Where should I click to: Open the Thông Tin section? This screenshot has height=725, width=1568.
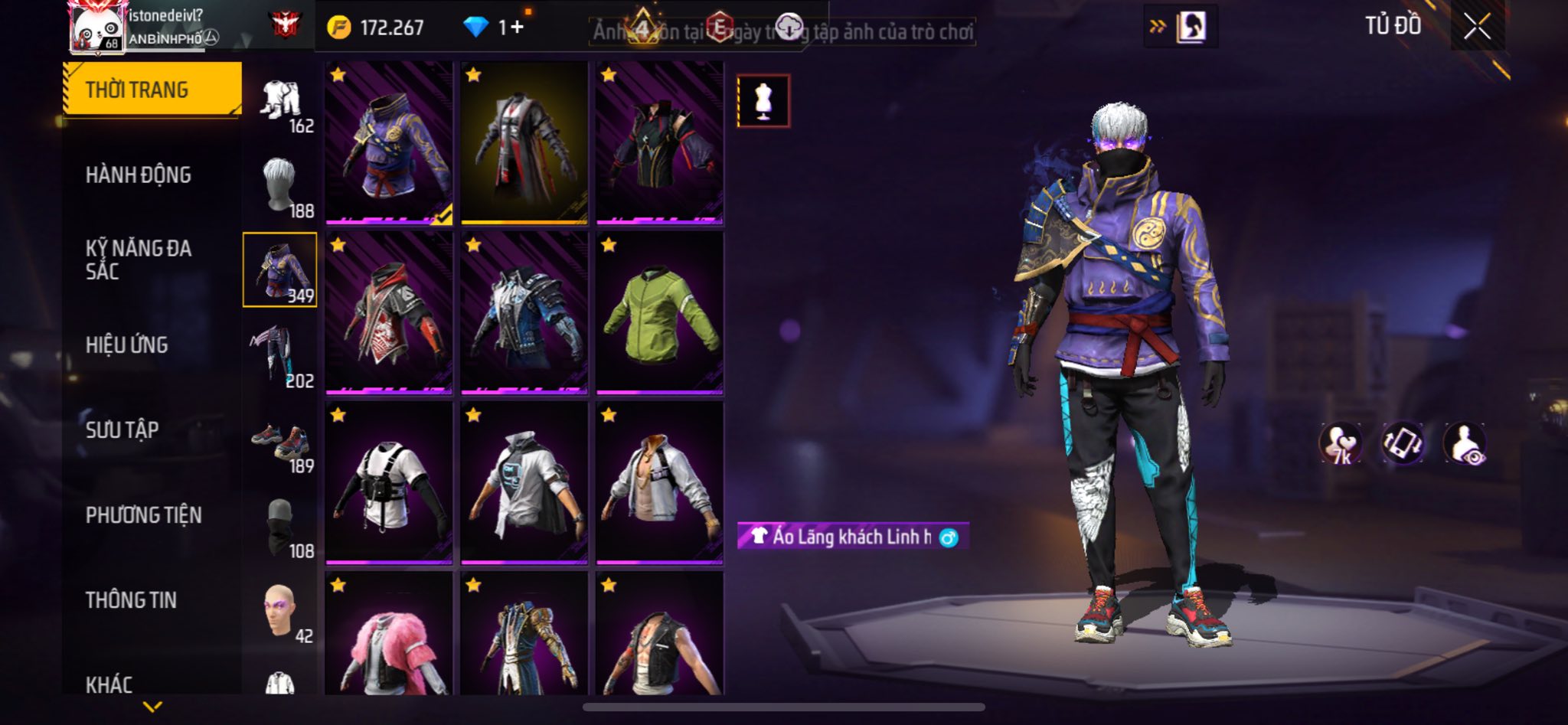tap(131, 599)
